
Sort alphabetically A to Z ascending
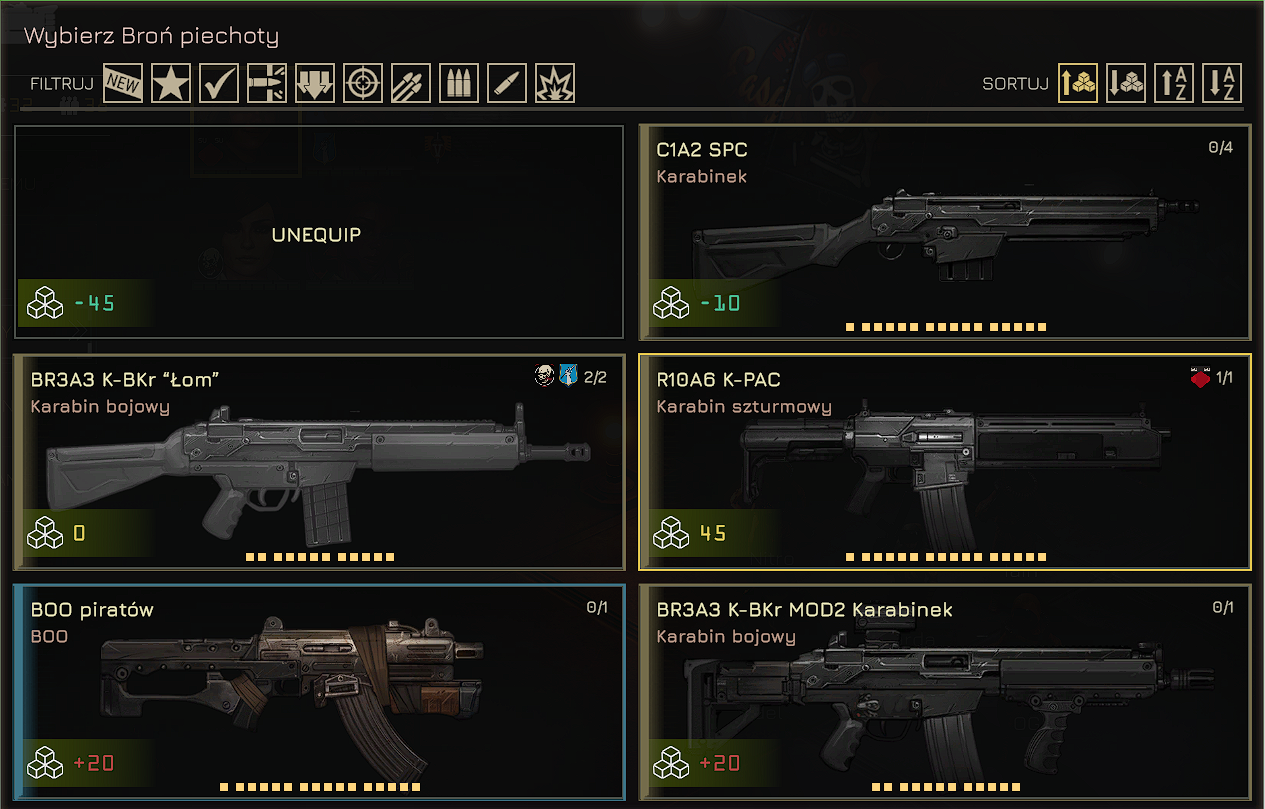click(x=1174, y=84)
